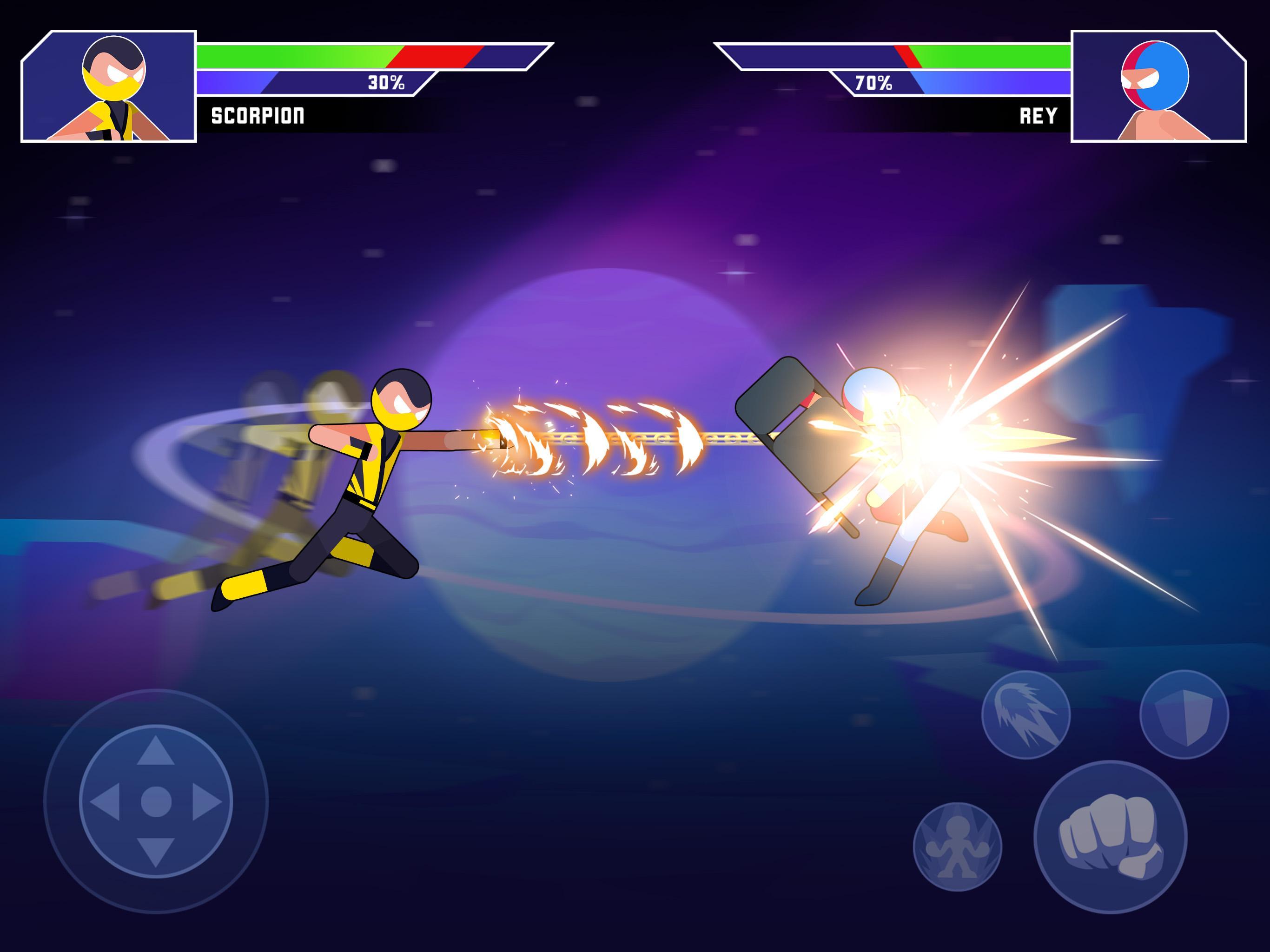Viewport: 1270px width, 952px height.
Task: Click the REY name label
Action: pos(1039,115)
